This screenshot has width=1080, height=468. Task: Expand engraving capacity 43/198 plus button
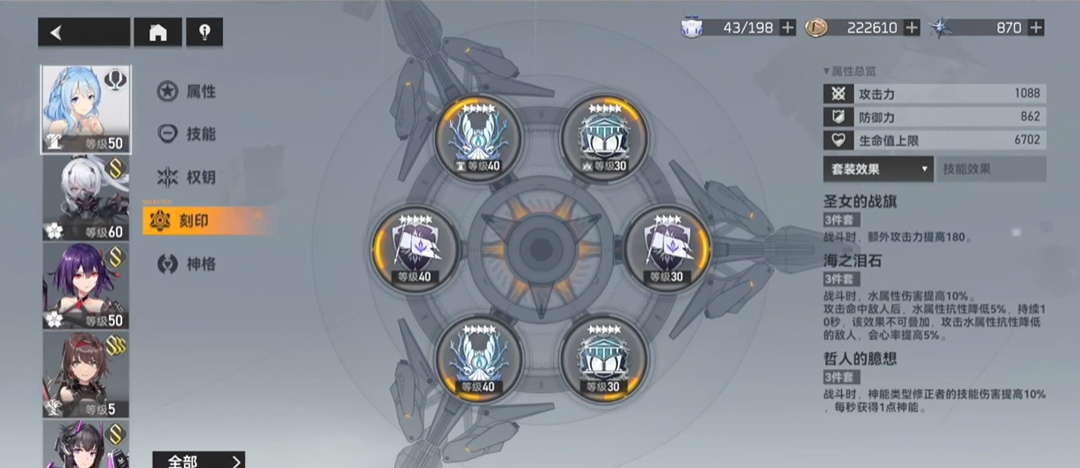click(788, 28)
